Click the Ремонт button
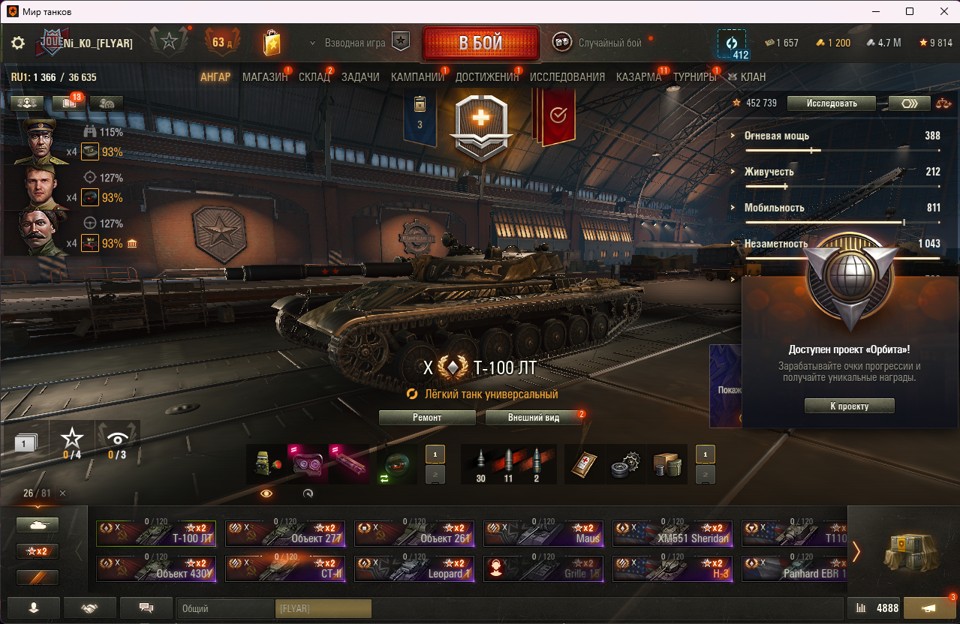 pyautogui.click(x=427, y=417)
